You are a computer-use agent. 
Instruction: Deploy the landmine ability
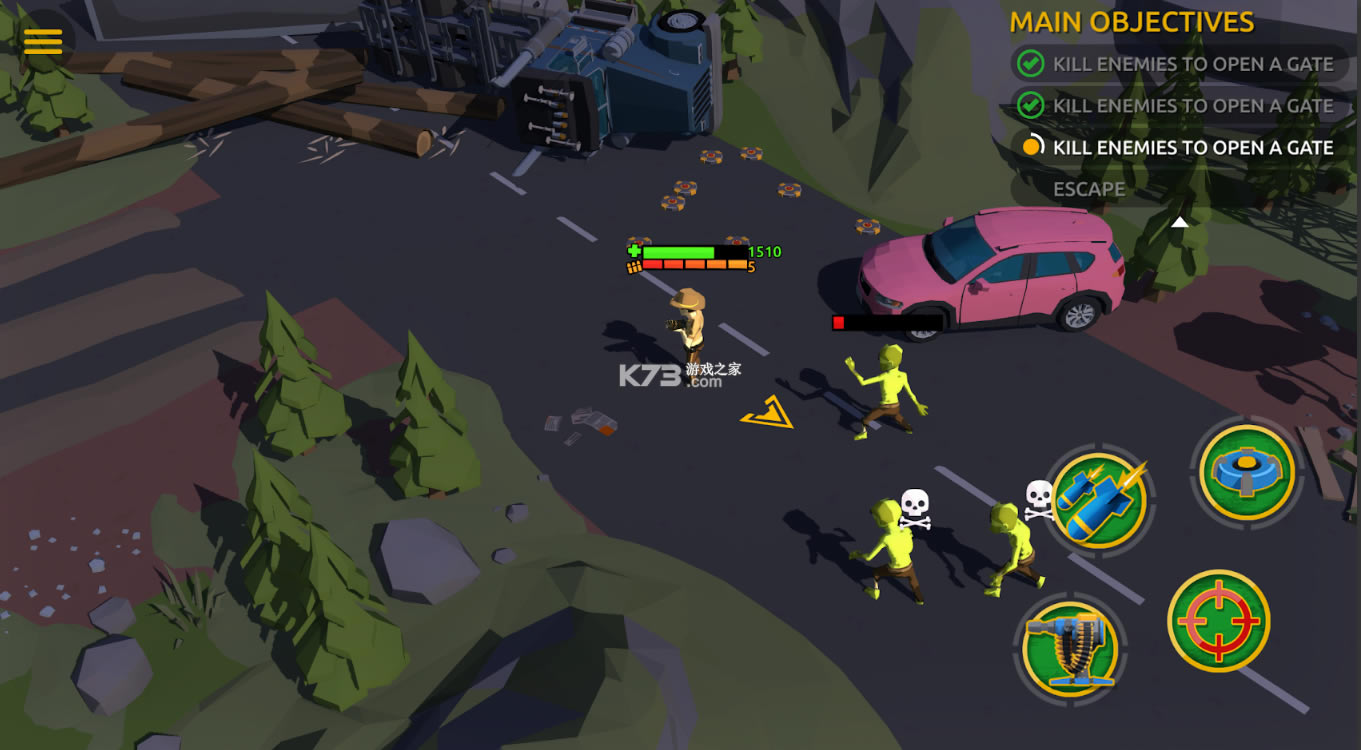pyautogui.click(x=1247, y=471)
